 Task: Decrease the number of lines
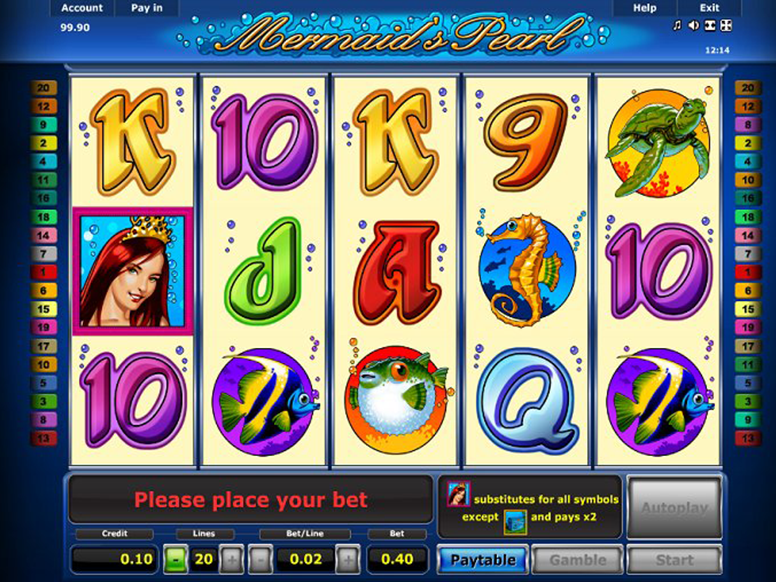pyautogui.click(x=175, y=559)
